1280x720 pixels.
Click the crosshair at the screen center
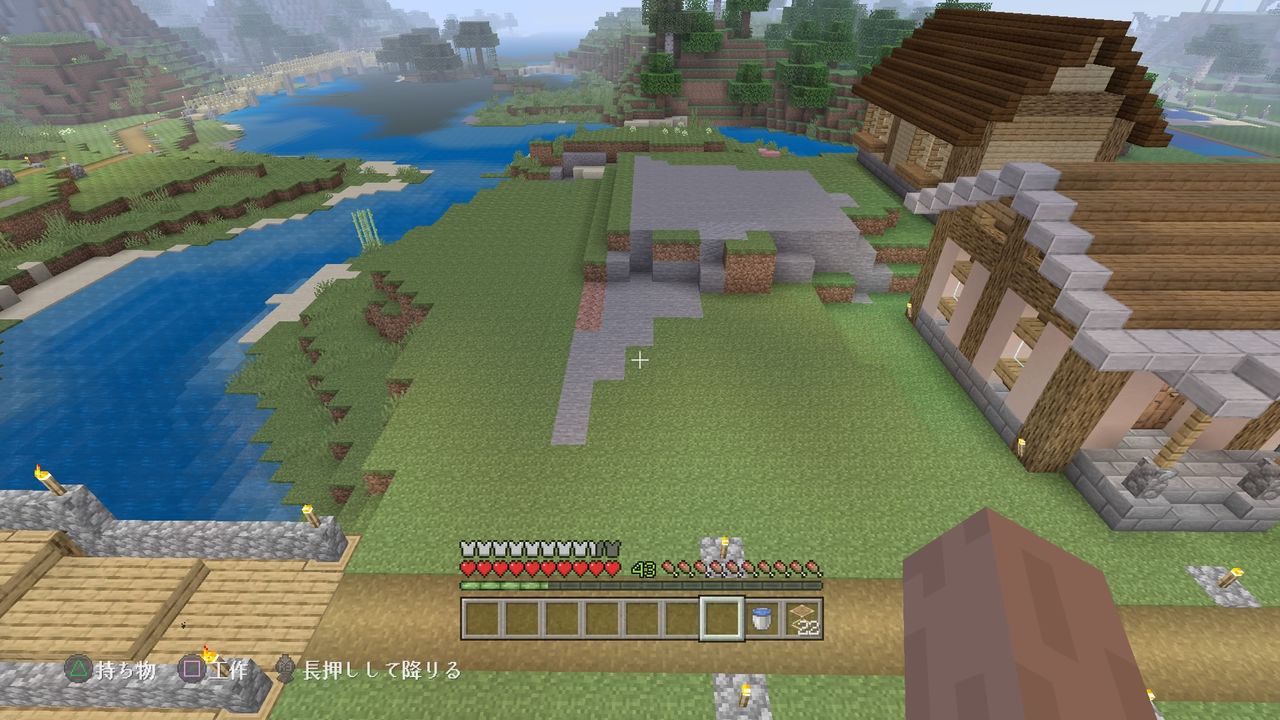click(x=640, y=360)
